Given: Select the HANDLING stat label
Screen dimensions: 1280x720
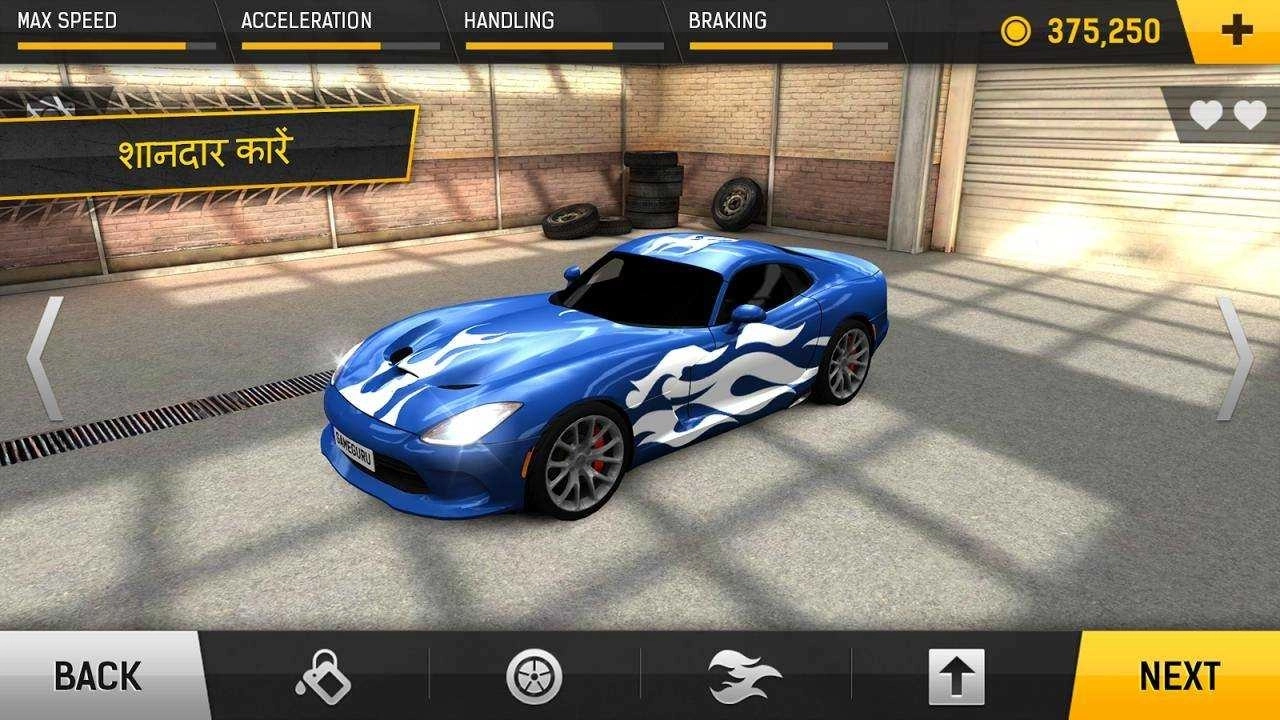Looking at the screenshot, I should tap(512, 19).
